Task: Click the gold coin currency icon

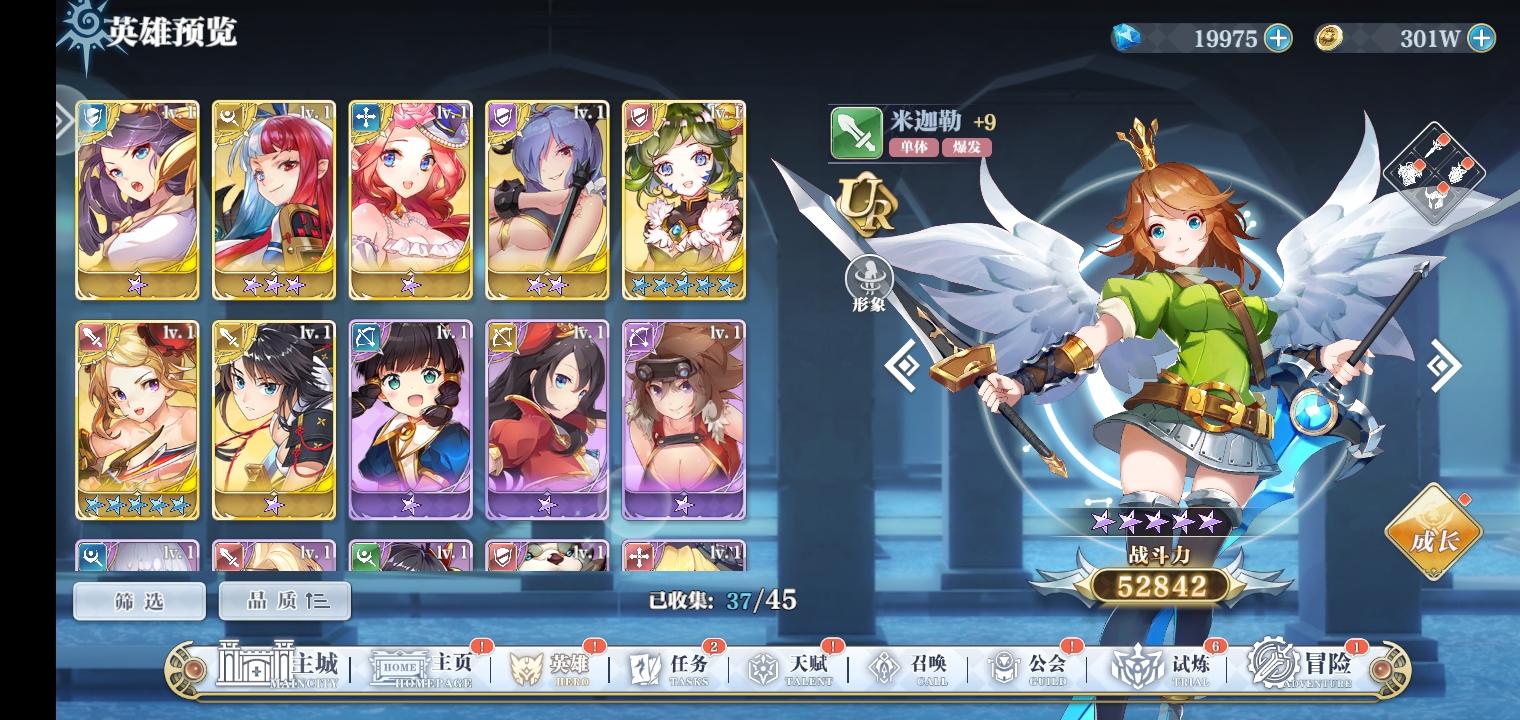Action: pos(1329,39)
